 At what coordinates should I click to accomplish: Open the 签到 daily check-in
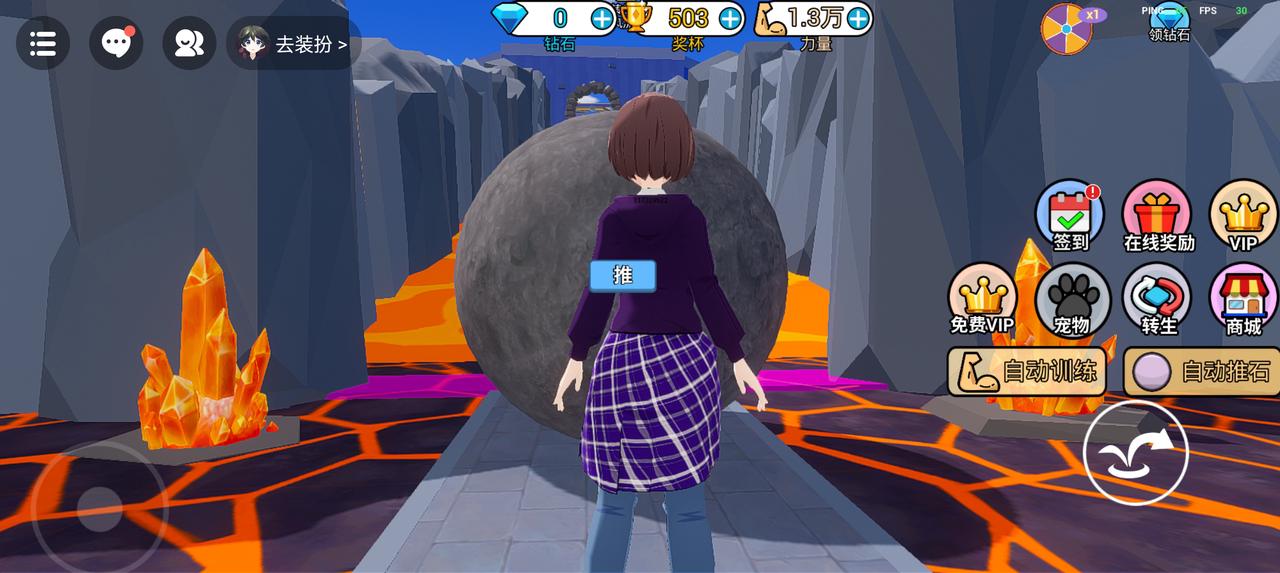pyautogui.click(x=1070, y=215)
